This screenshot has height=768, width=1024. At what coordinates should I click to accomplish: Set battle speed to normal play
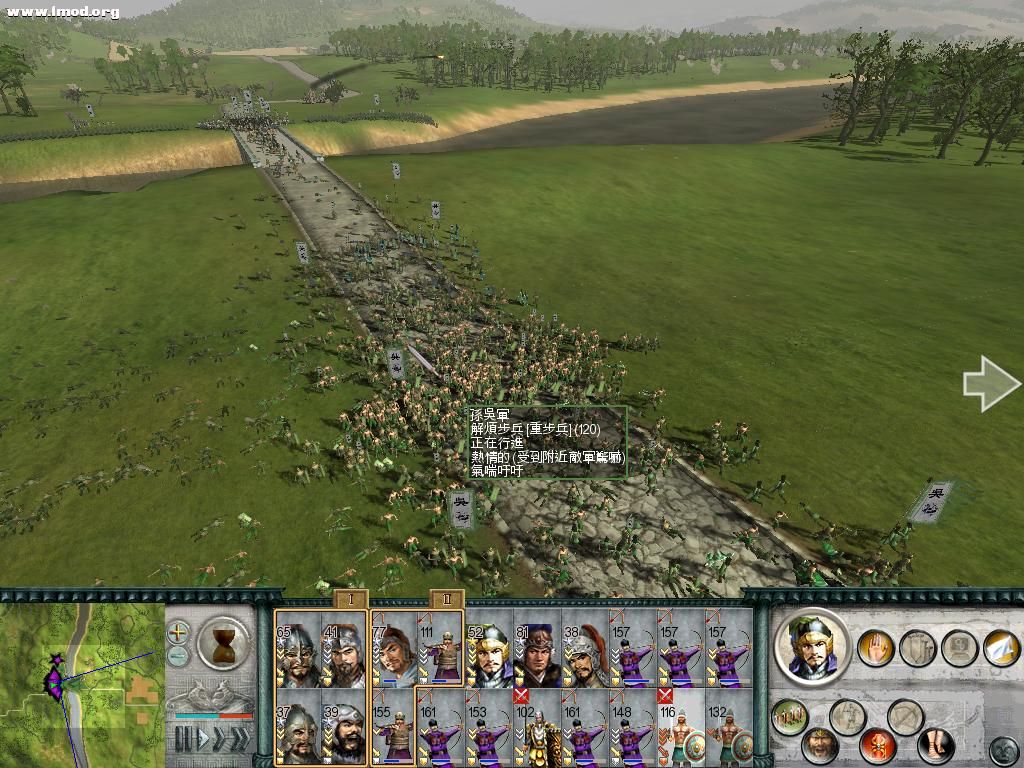(x=201, y=739)
